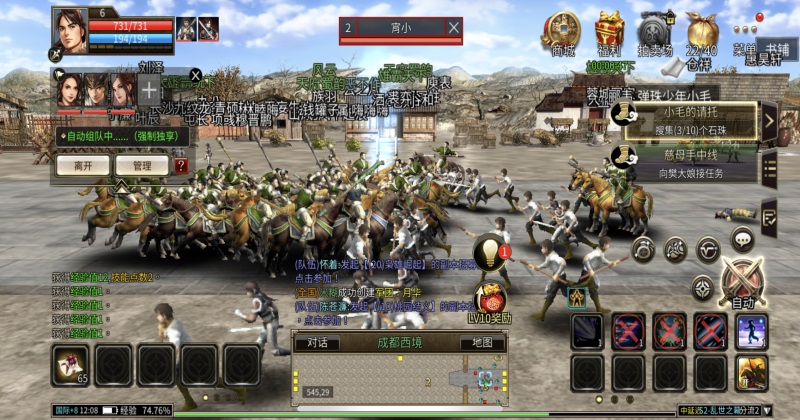Open the 商城 shop
800x420 pixels.
click(x=562, y=32)
